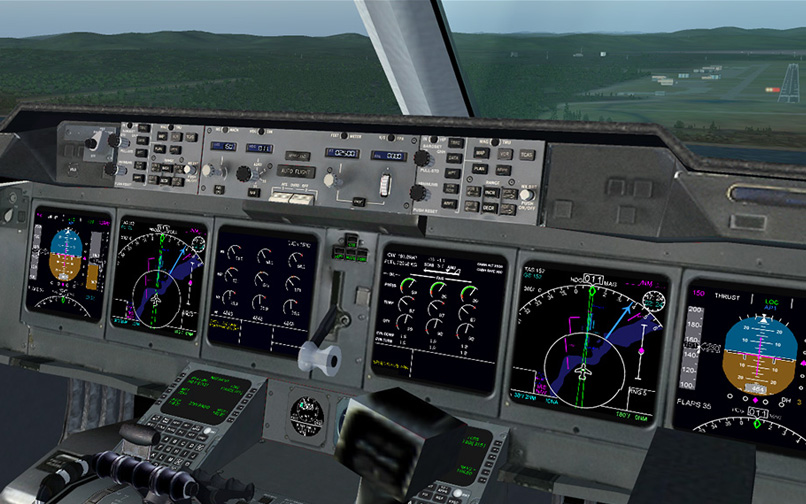806x504 pixels.
Task: Click the round standby instrument beside the MCDU
Action: click(x=308, y=416)
